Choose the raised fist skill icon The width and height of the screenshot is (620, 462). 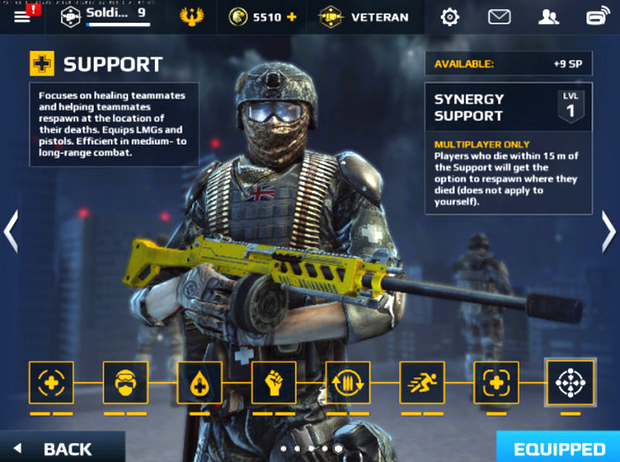pos(273,382)
